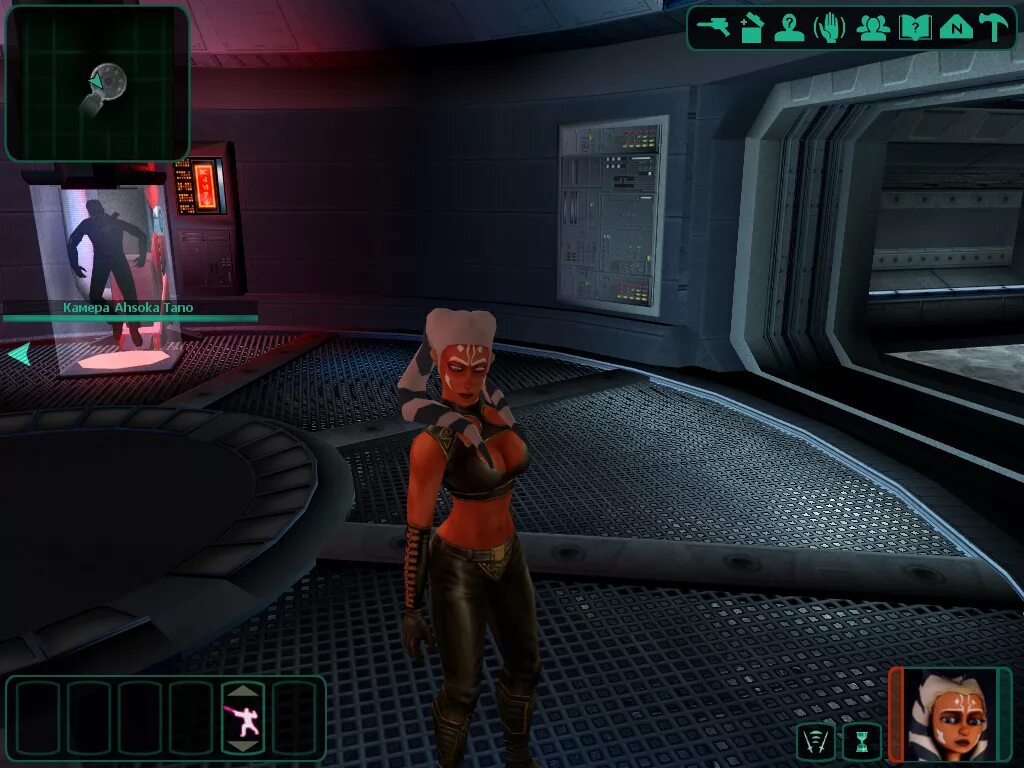Image resolution: width=1024 pixels, height=768 pixels.
Task: Select the Камера Ahsoka Tano target label
Action: pos(128,308)
